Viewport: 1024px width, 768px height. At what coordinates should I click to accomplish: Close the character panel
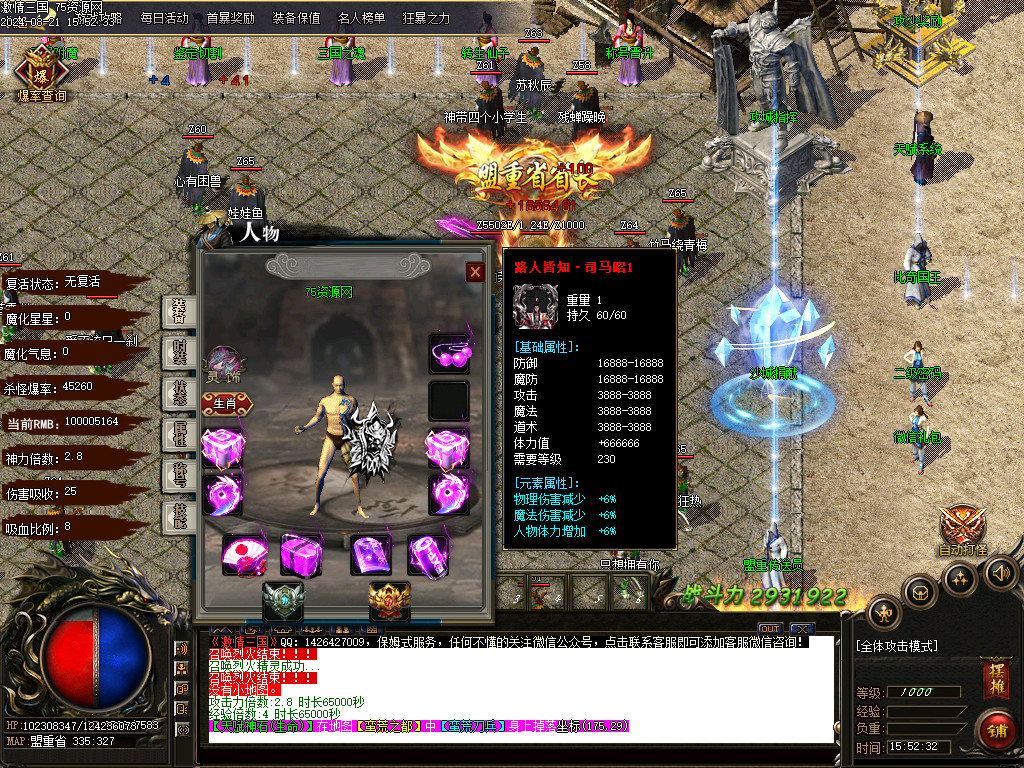[475, 272]
